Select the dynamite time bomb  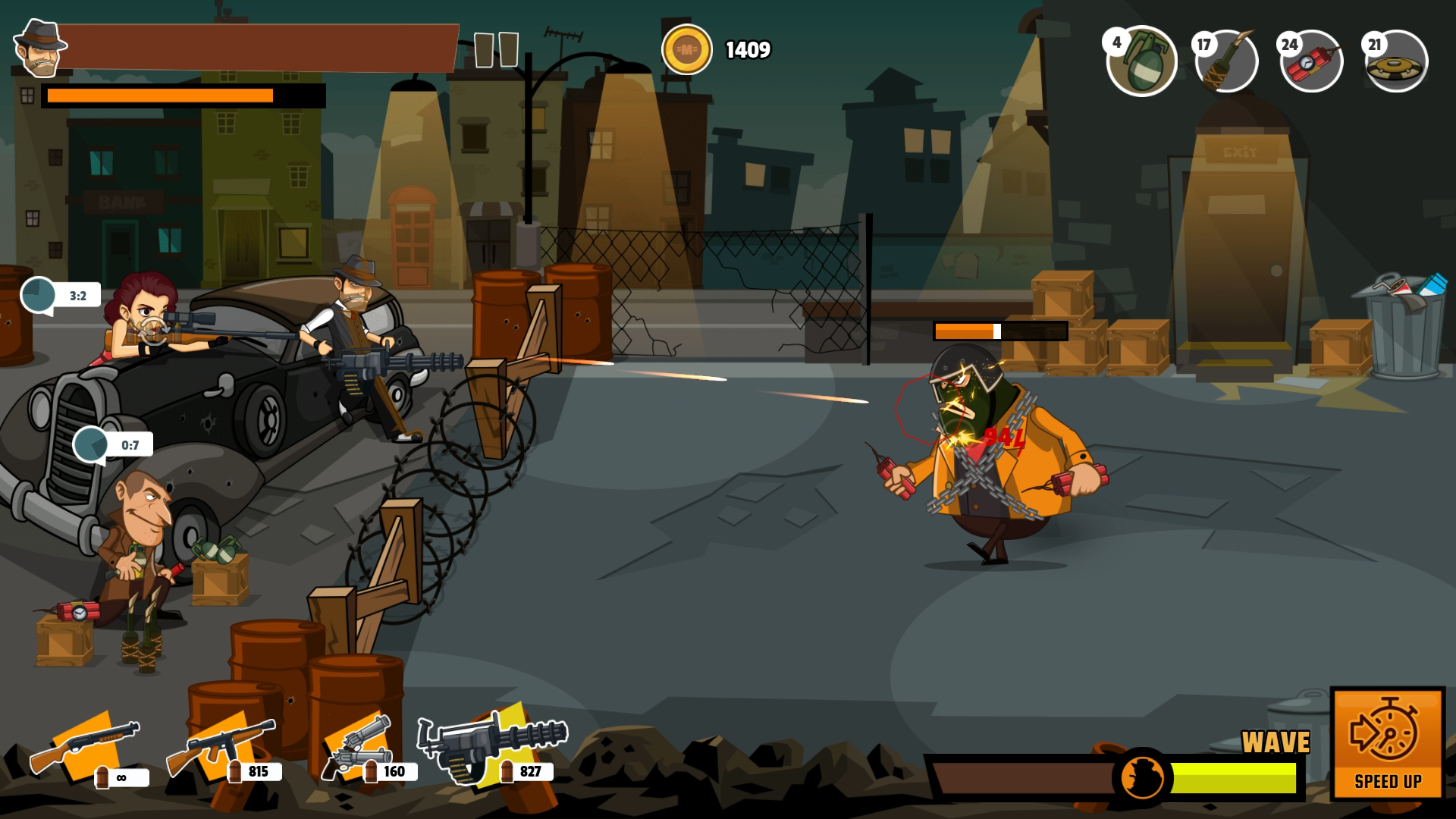(1311, 62)
